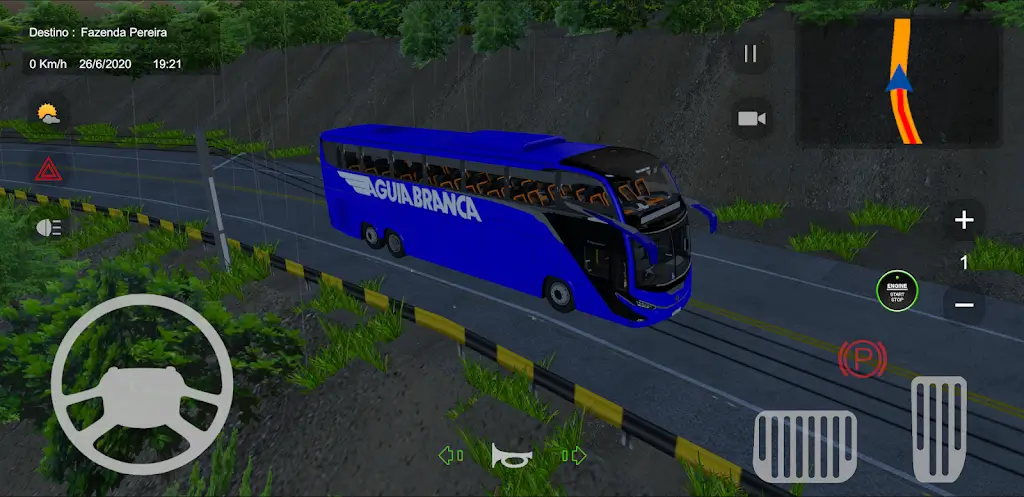Image resolution: width=1024 pixels, height=497 pixels.
Task: Tap the Engine Start Stop button
Action: point(896,290)
